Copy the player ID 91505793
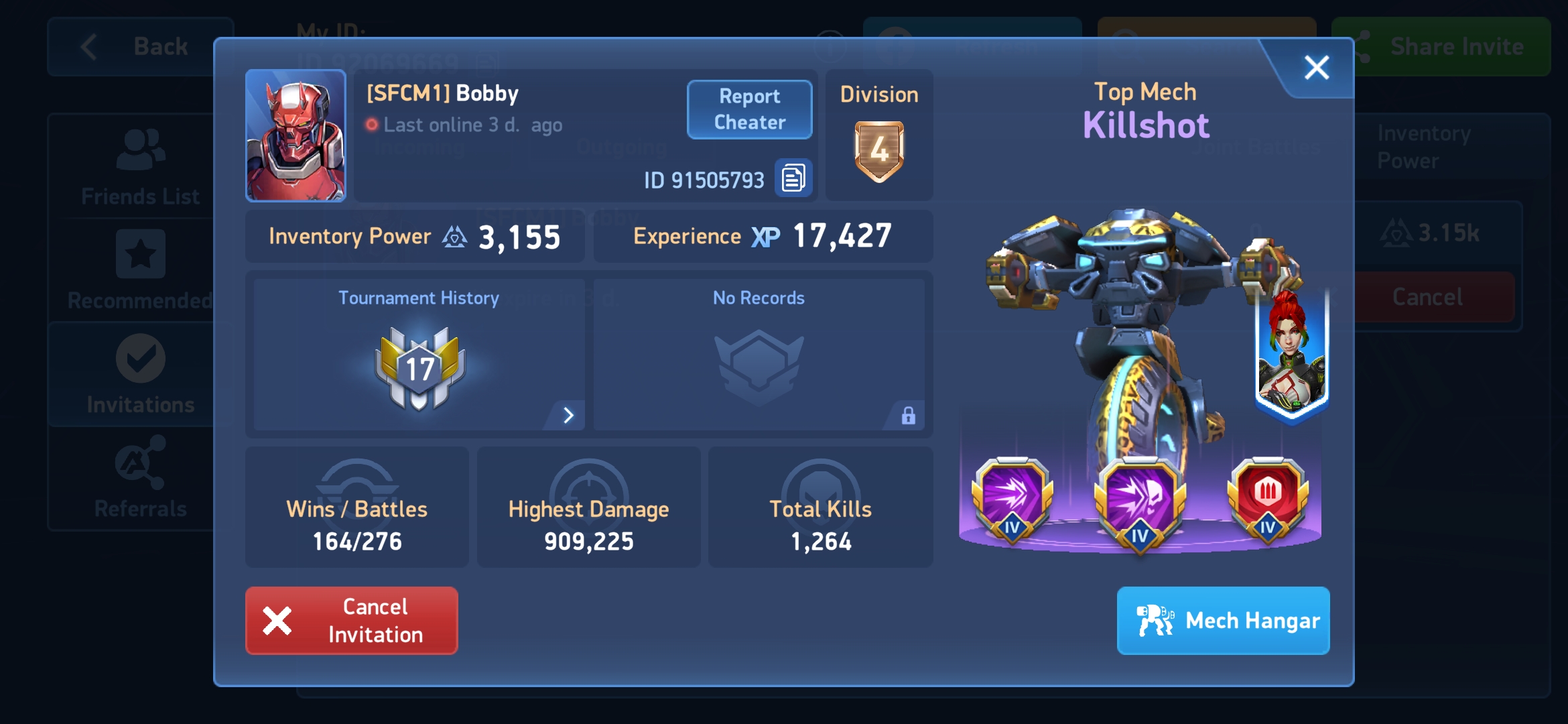 click(x=793, y=178)
